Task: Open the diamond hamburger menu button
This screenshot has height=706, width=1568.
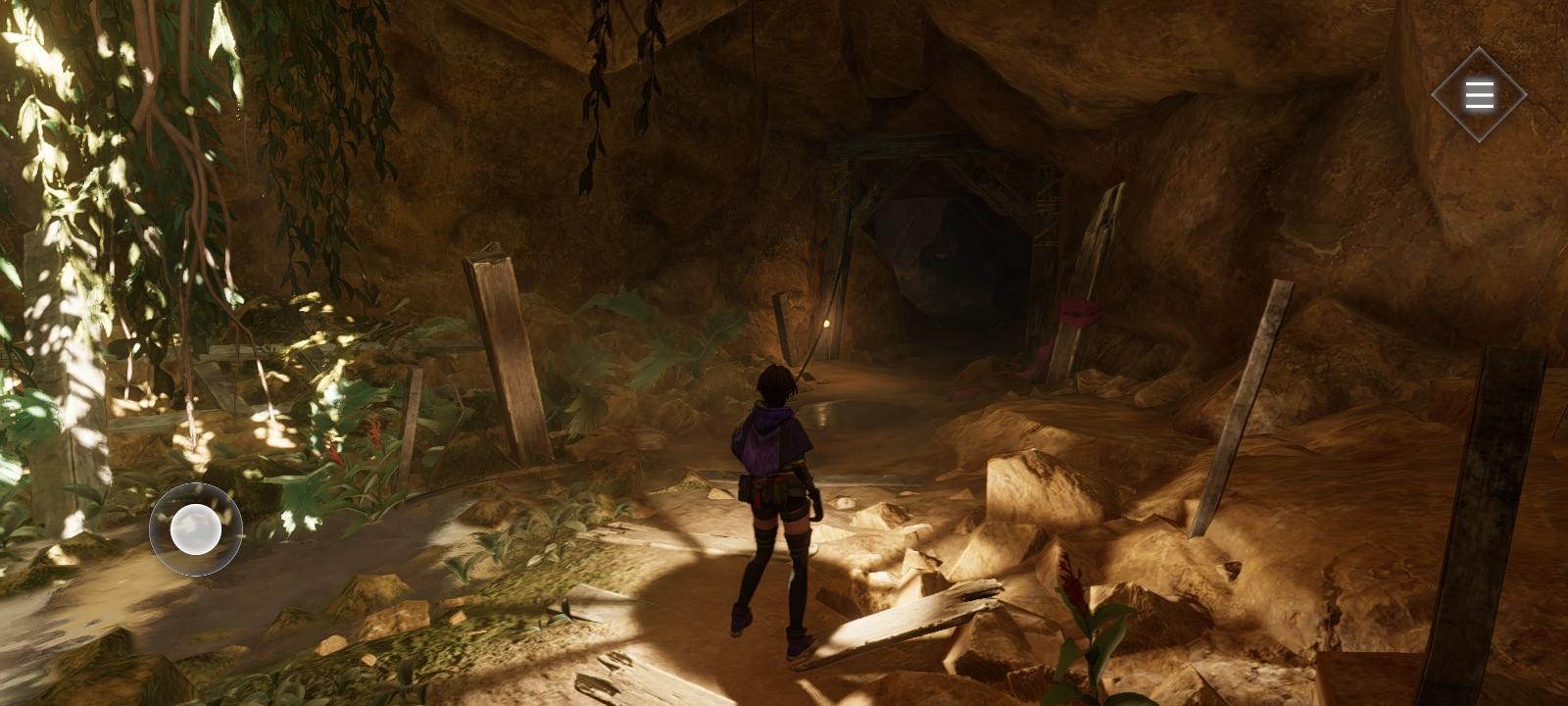Action: [1479, 95]
